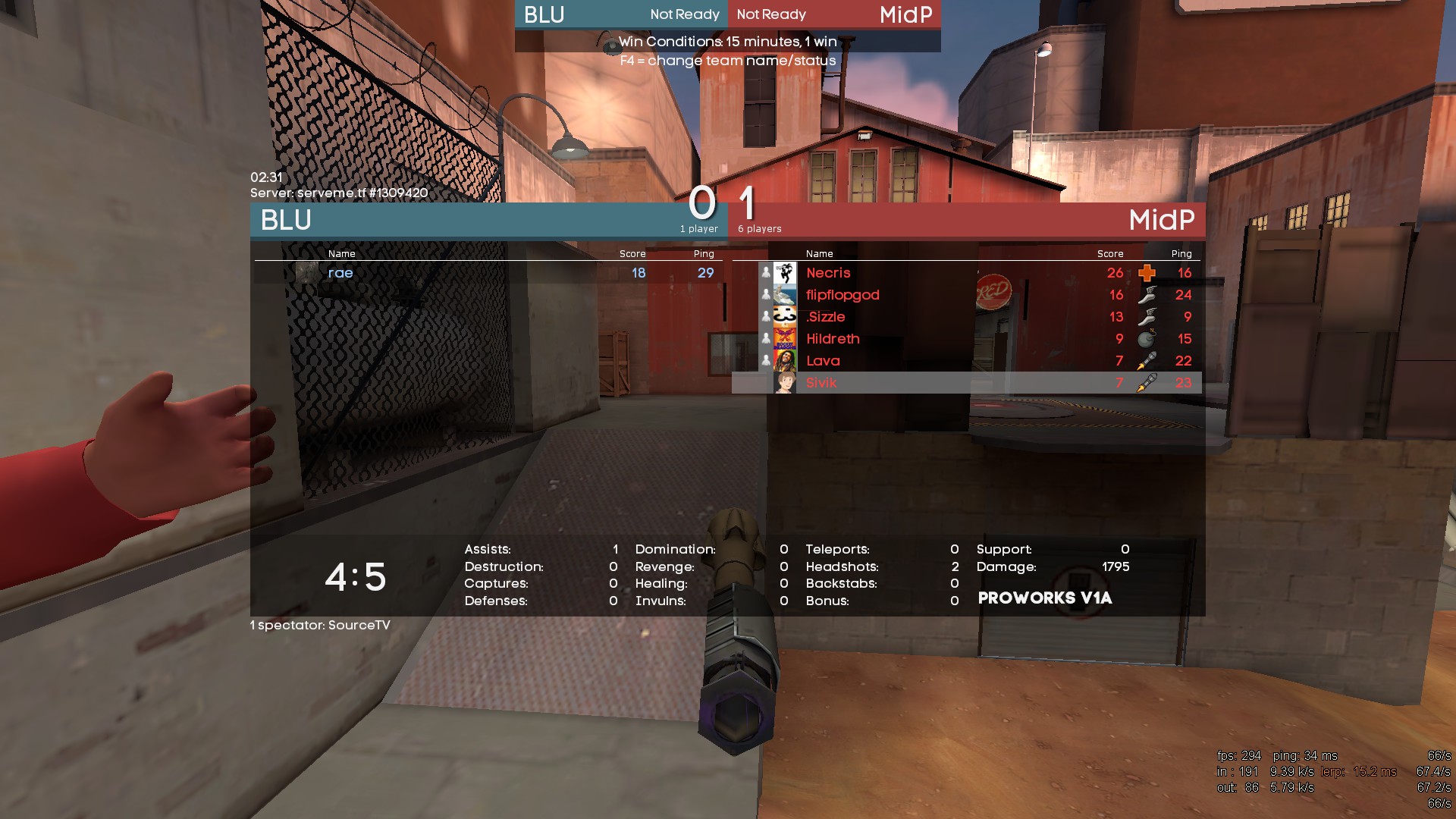1456x819 pixels.
Task: Choose flipflopgod's scoreboard row
Action: click(x=843, y=295)
